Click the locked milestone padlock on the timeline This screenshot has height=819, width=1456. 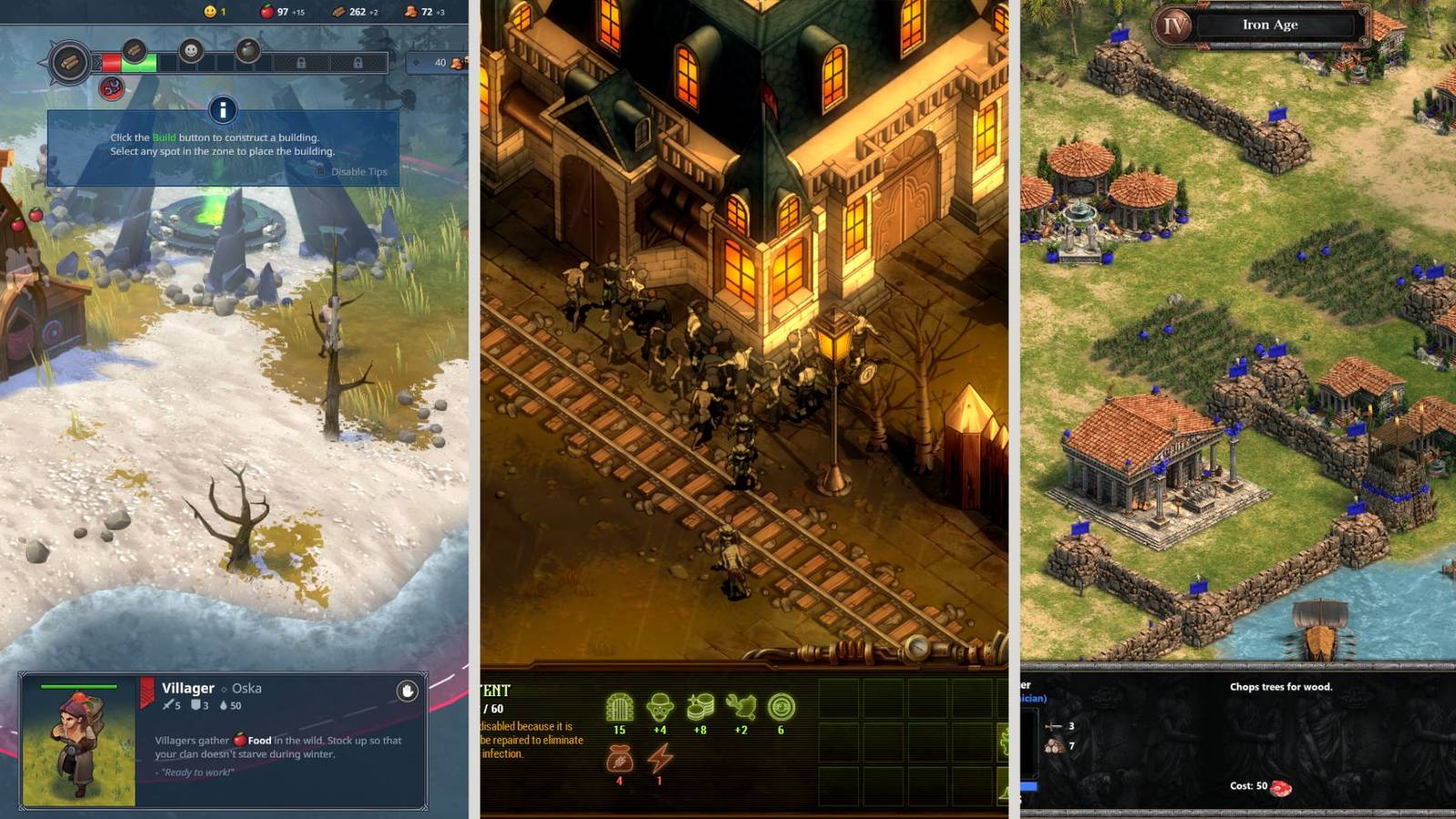302,63
